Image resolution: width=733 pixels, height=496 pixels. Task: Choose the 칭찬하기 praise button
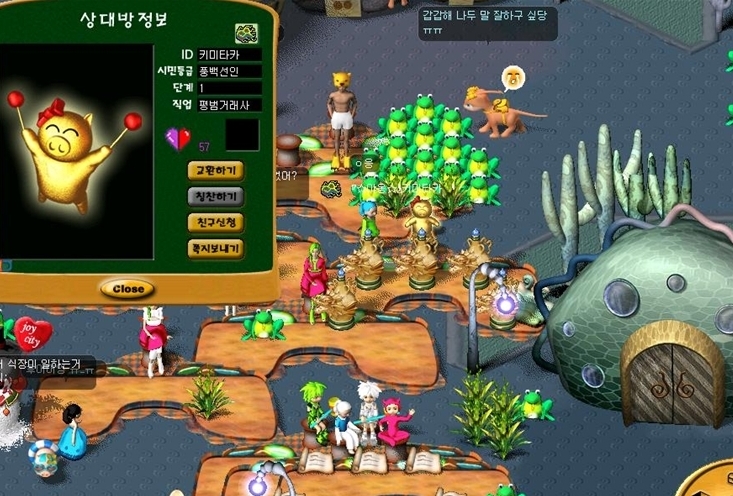(x=215, y=197)
